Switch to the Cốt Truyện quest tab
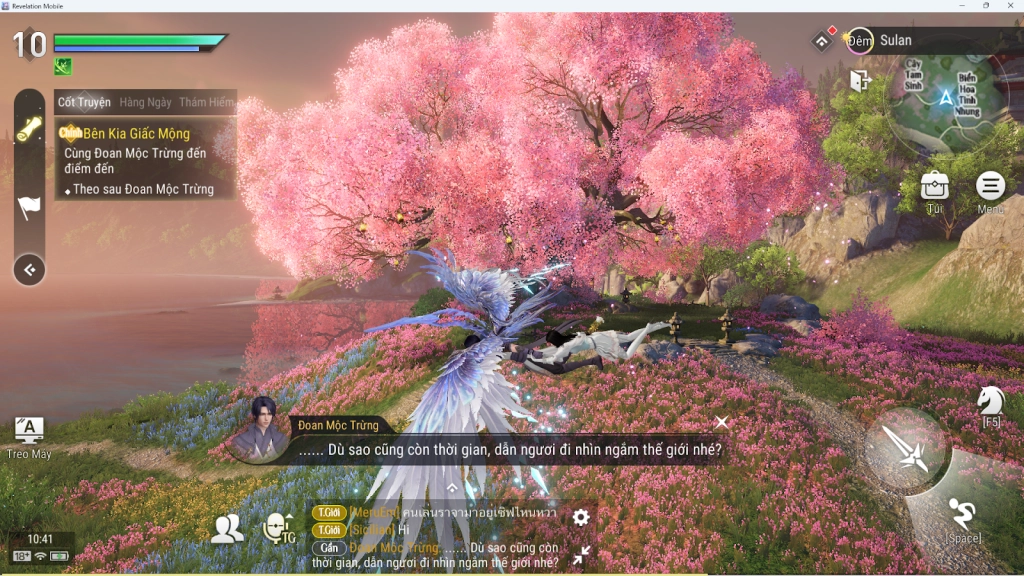This screenshot has height=576, width=1024. click(84, 102)
